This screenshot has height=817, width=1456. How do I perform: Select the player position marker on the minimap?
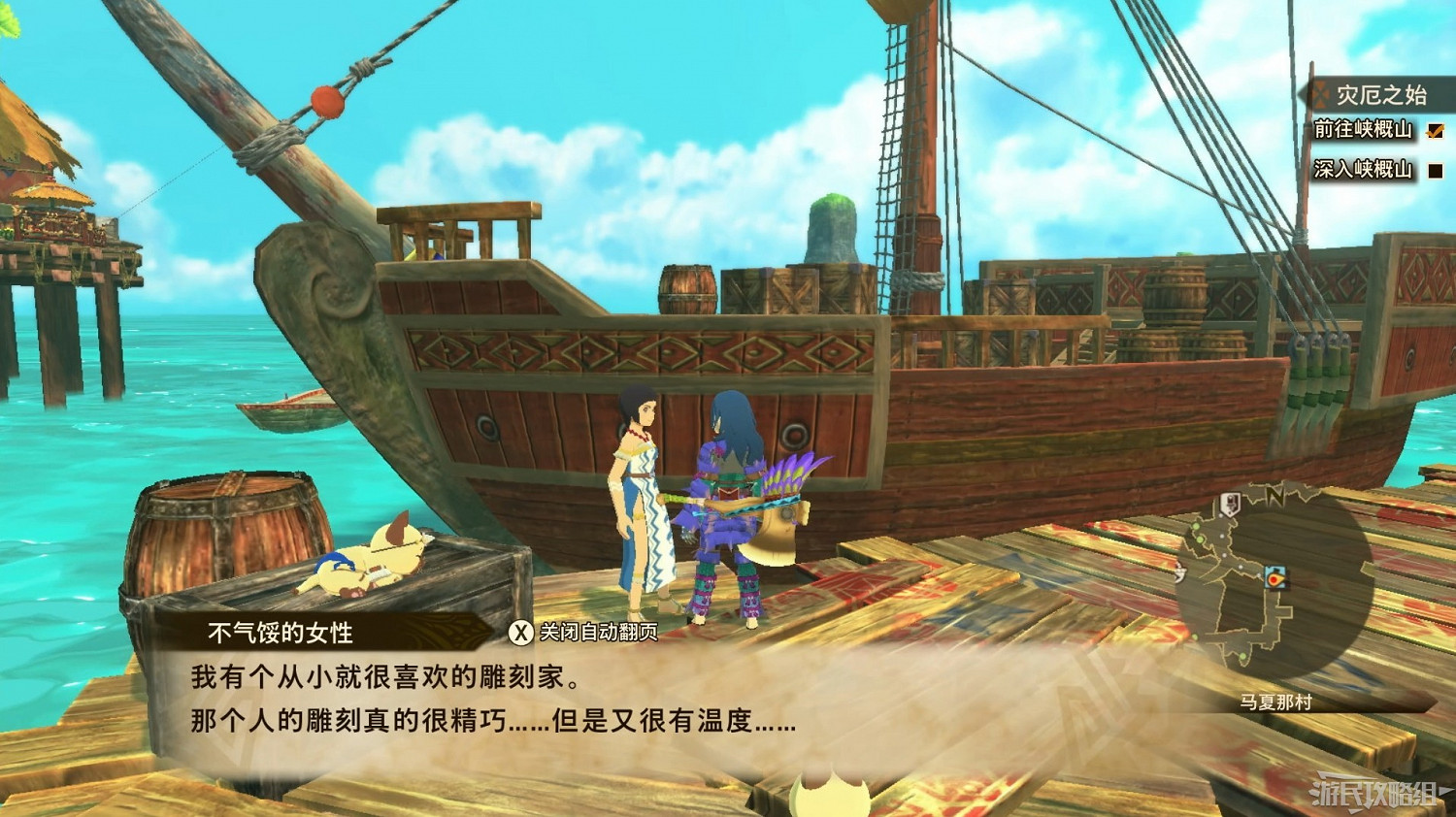pos(1276,579)
